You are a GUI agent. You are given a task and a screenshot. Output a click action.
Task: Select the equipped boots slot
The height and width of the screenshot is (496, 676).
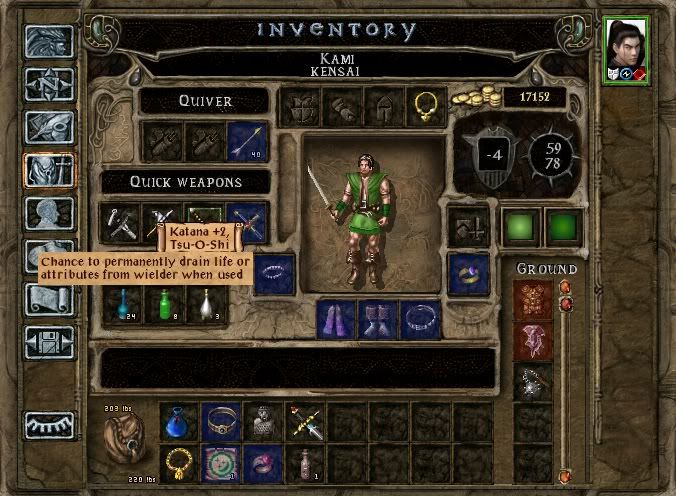(x=378, y=318)
